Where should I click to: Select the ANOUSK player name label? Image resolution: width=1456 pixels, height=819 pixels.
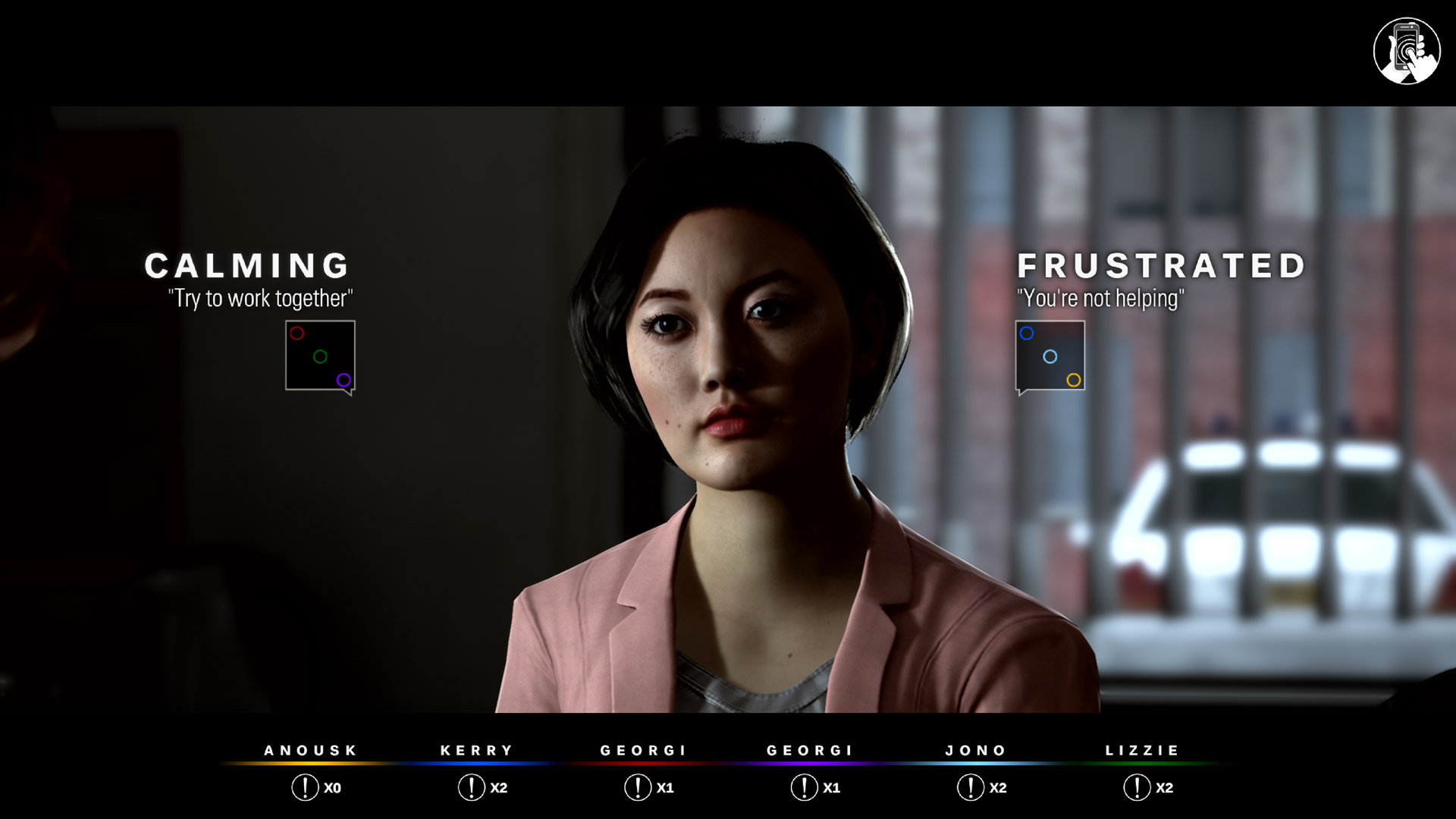pyautogui.click(x=309, y=750)
